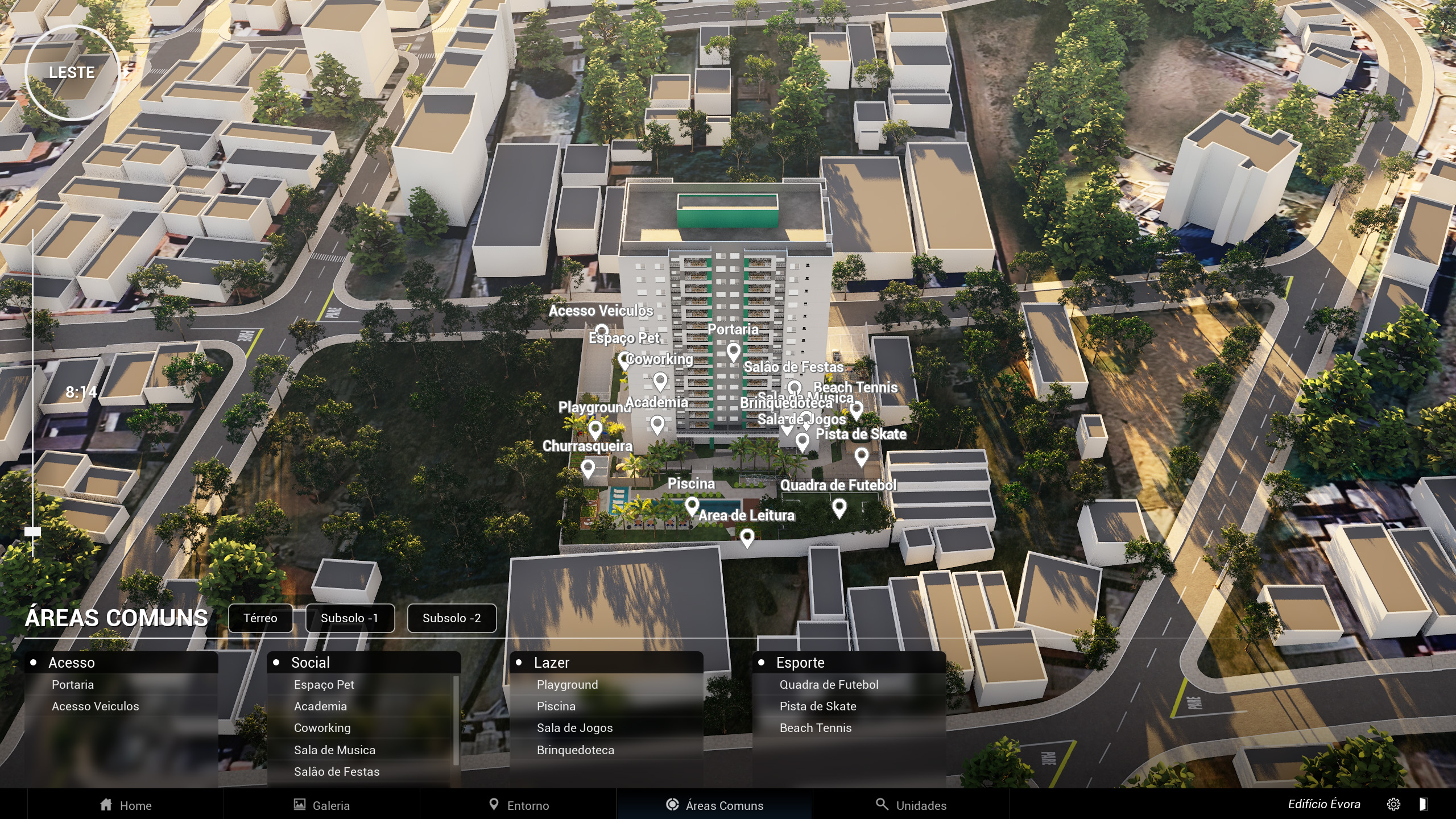Pick Beach Tennis from the Esporte list

(x=816, y=728)
